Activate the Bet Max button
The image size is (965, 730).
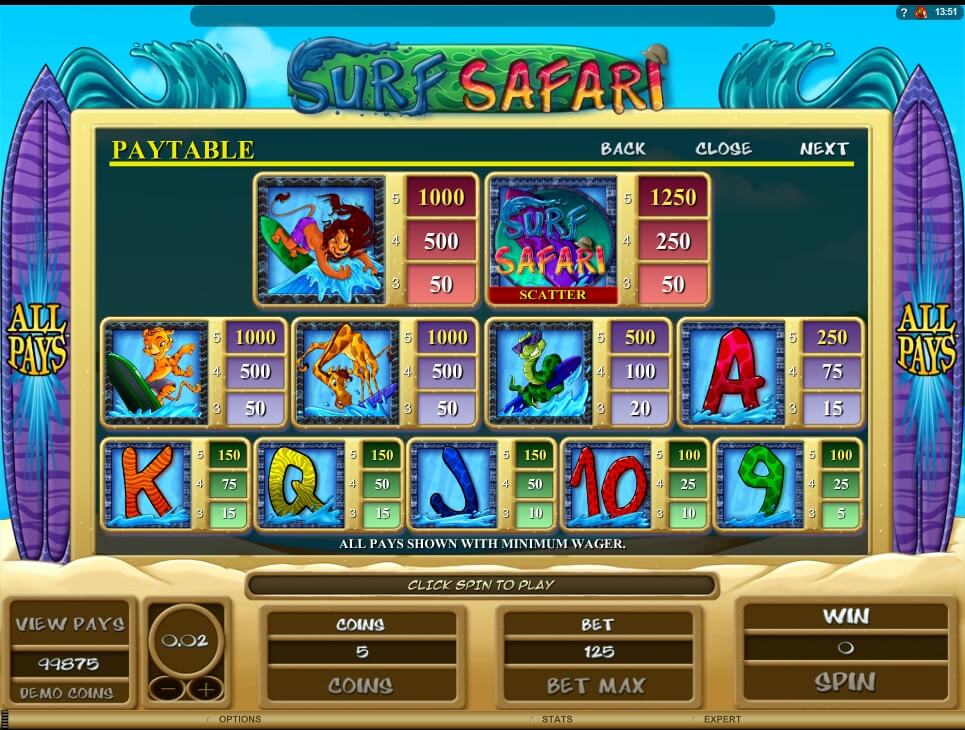[596, 686]
